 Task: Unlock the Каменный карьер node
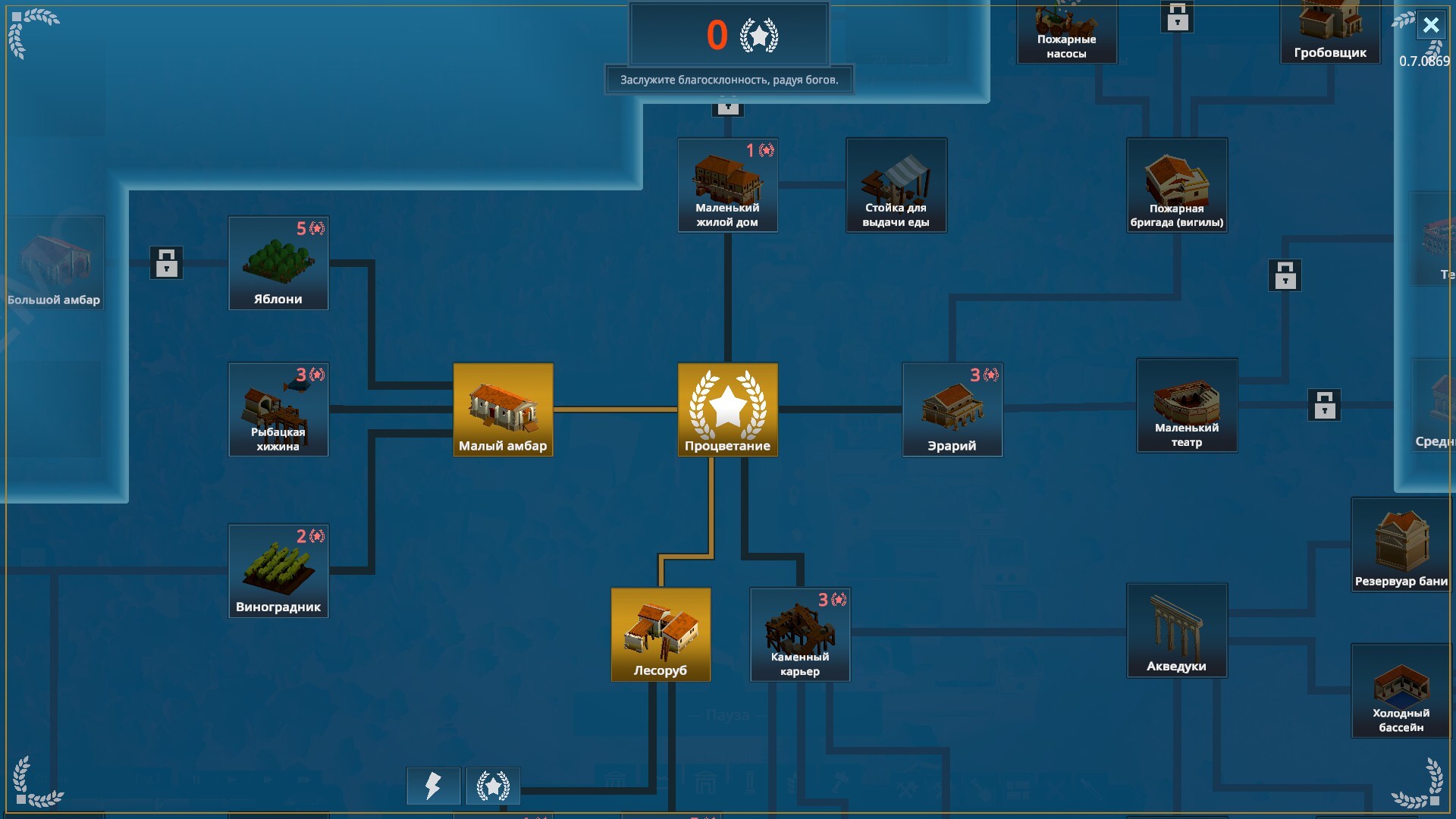coord(800,634)
